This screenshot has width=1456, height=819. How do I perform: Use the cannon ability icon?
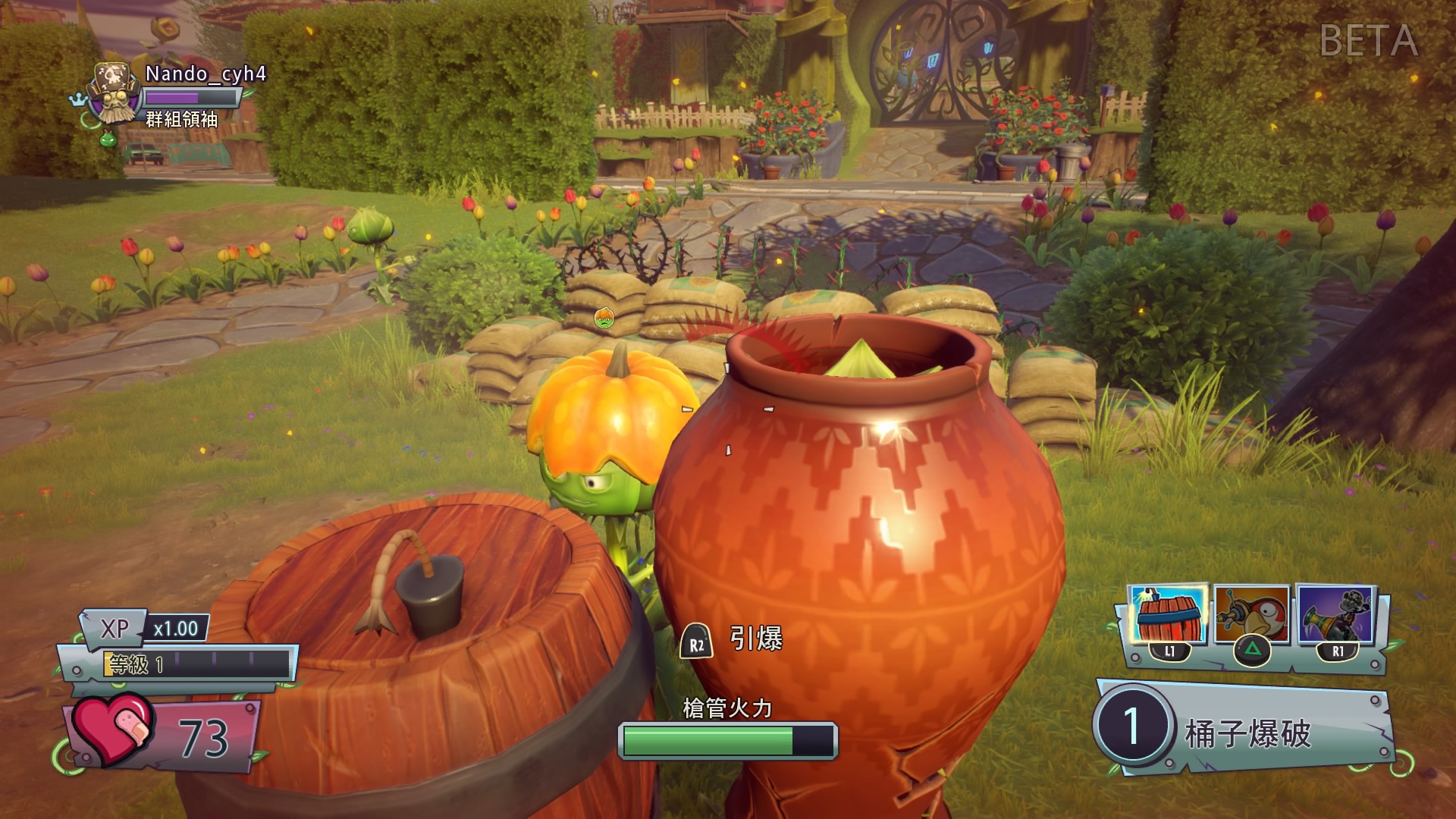(1335, 615)
